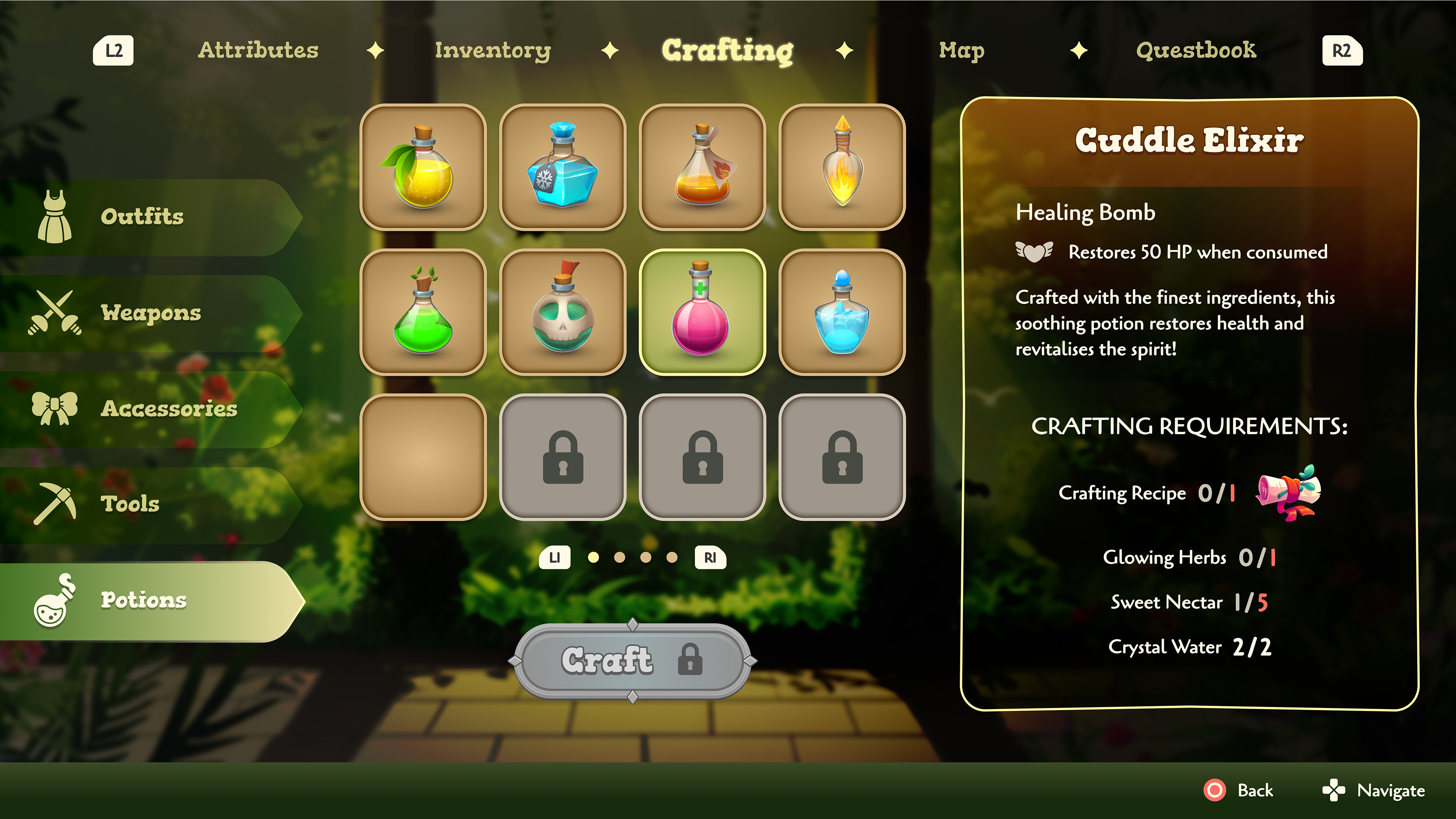Select the skull poison bottle

[x=562, y=312]
